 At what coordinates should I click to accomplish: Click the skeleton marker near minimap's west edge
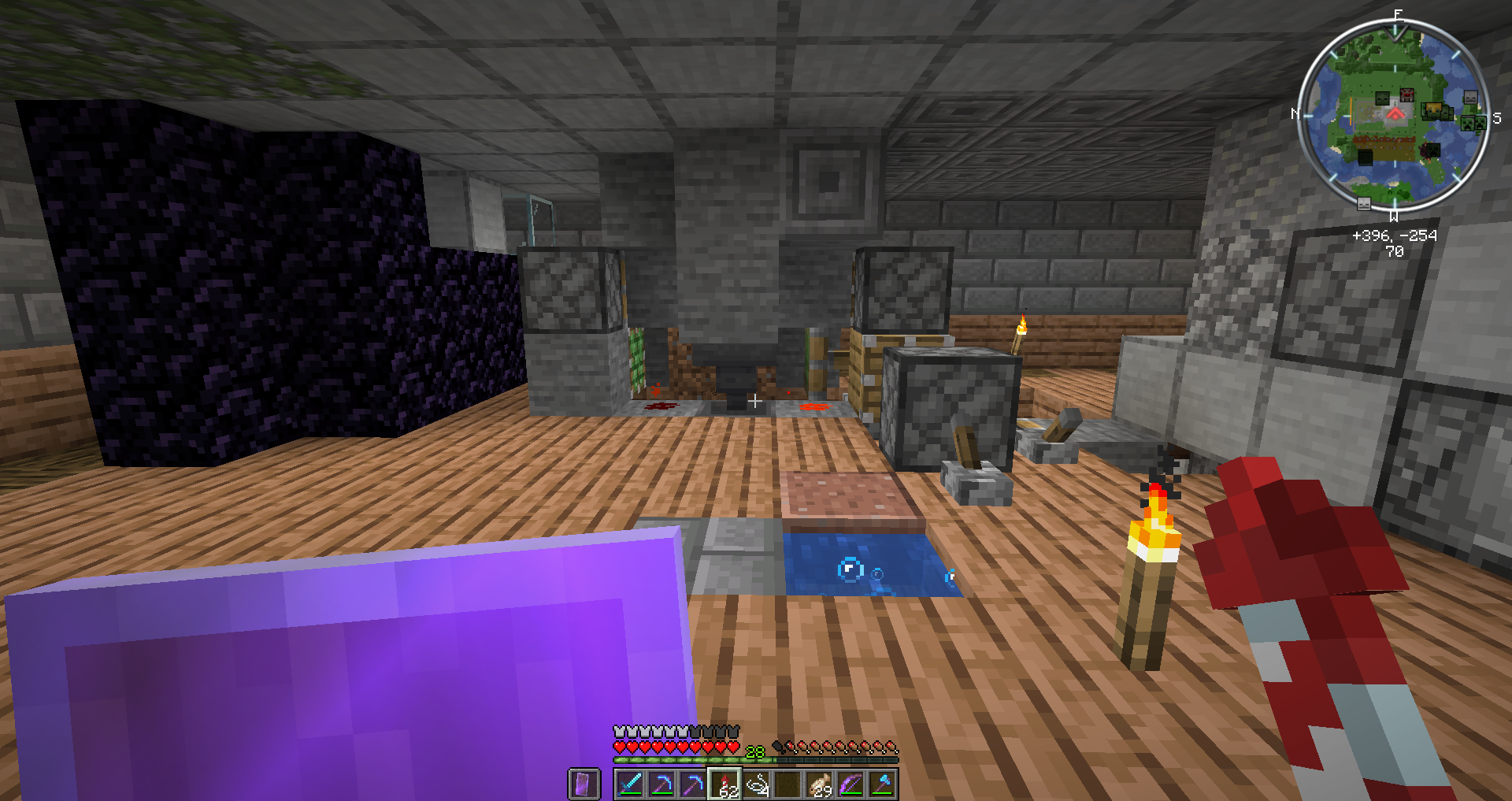pyautogui.click(x=1363, y=205)
